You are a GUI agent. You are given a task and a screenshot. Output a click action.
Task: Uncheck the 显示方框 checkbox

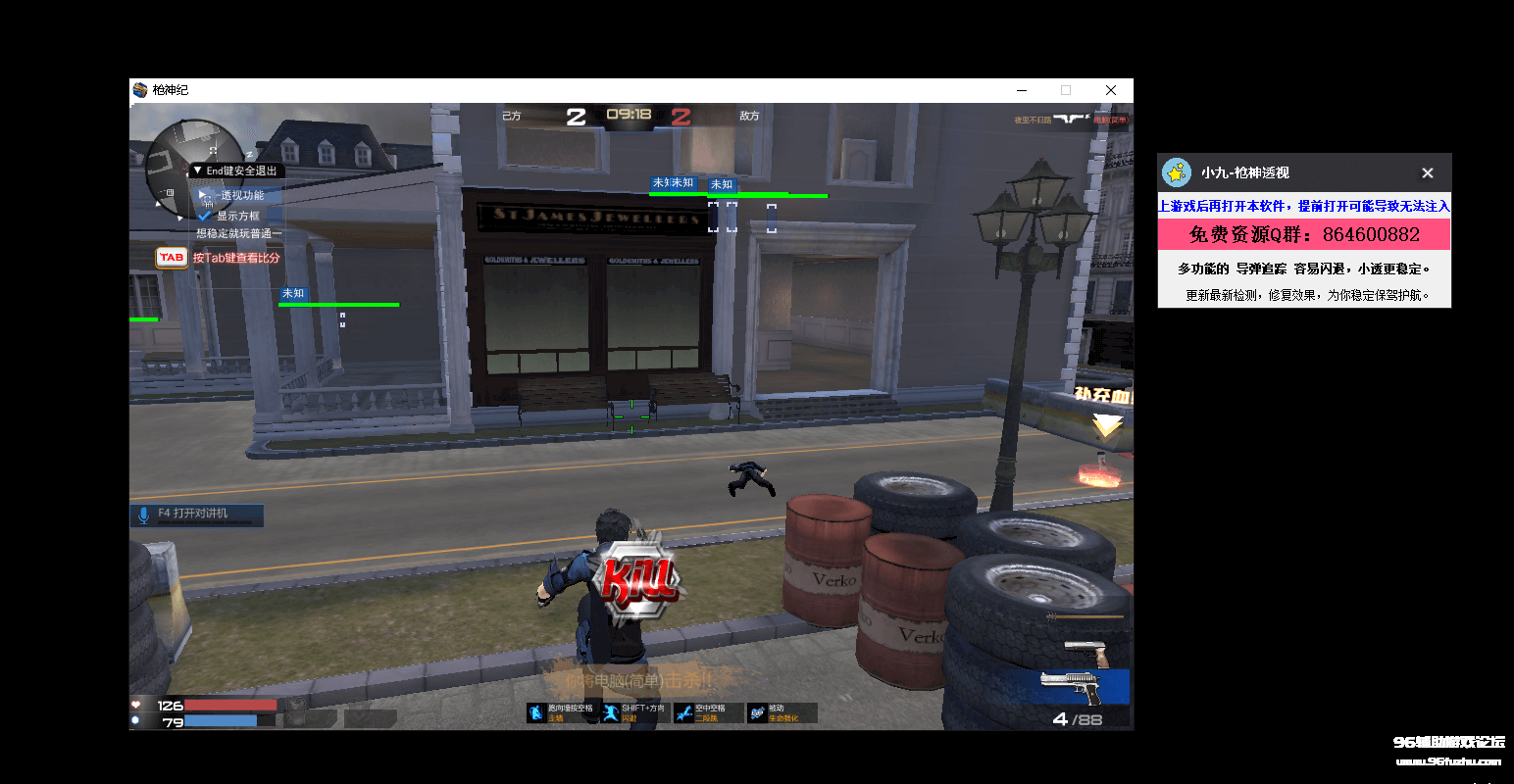206,215
